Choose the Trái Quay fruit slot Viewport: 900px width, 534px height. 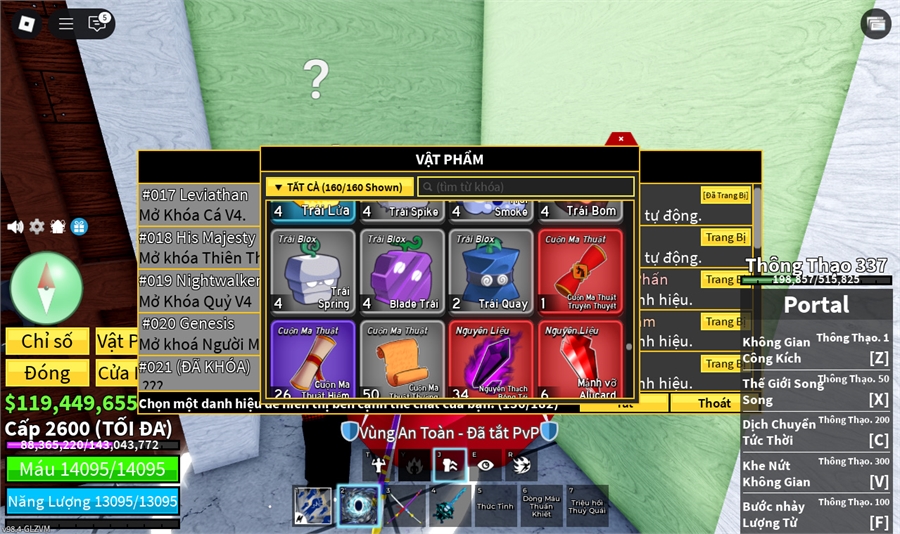pyautogui.click(x=491, y=271)
